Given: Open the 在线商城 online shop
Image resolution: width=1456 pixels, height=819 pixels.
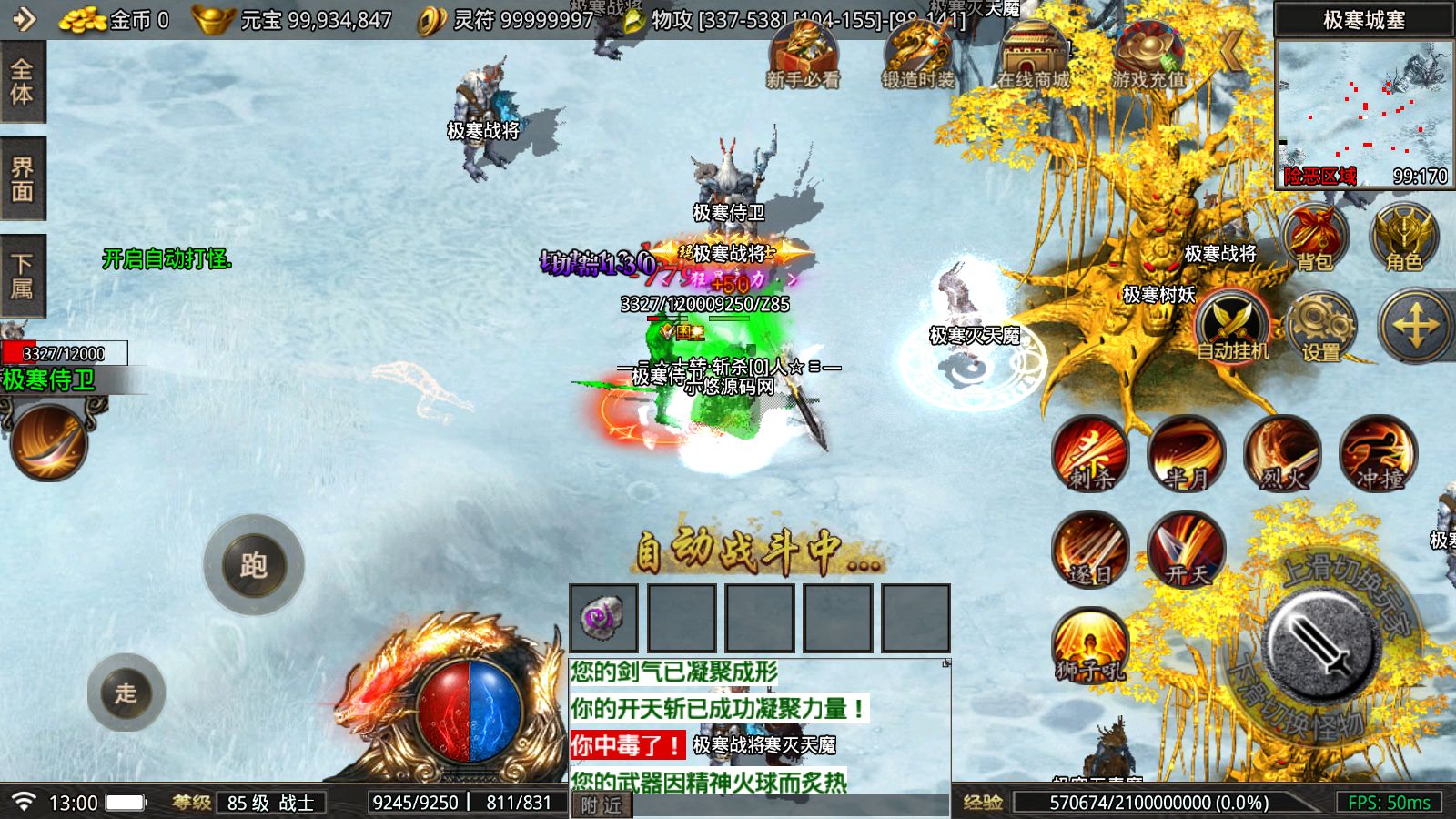Looking at the screenshot, I should coord(1032,55).
